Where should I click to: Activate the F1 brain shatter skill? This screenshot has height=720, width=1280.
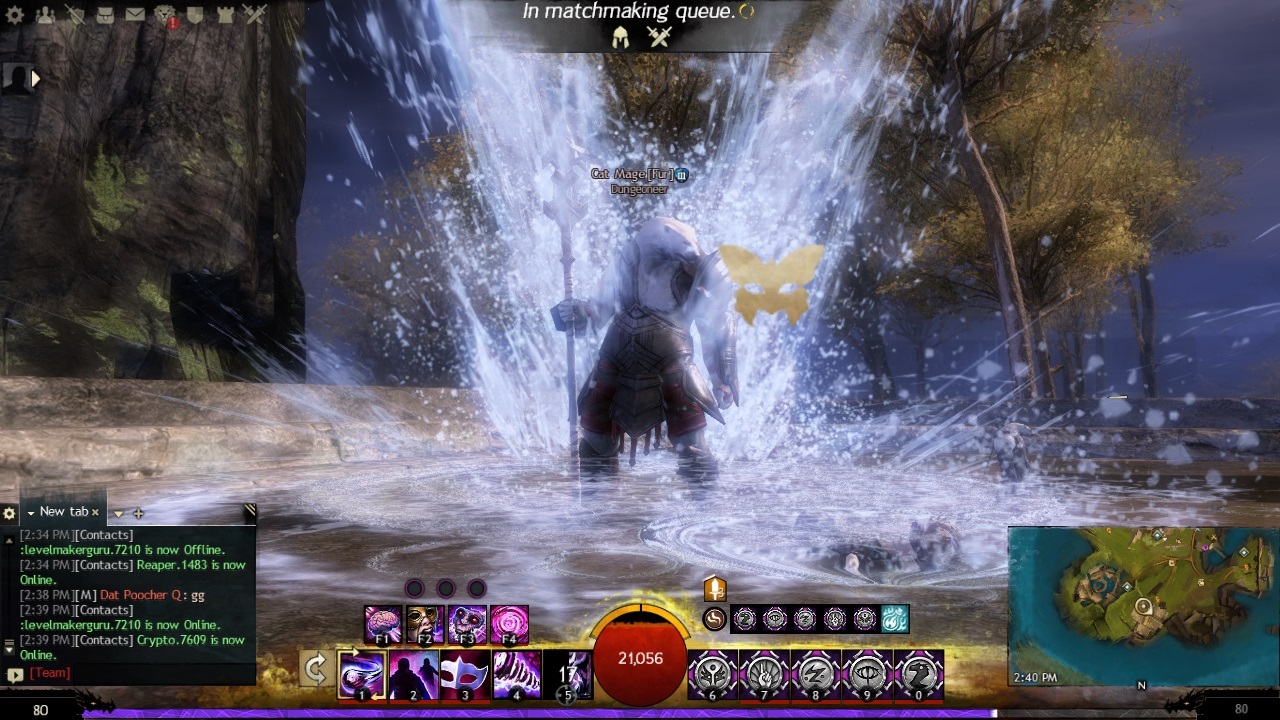(383, 625)
